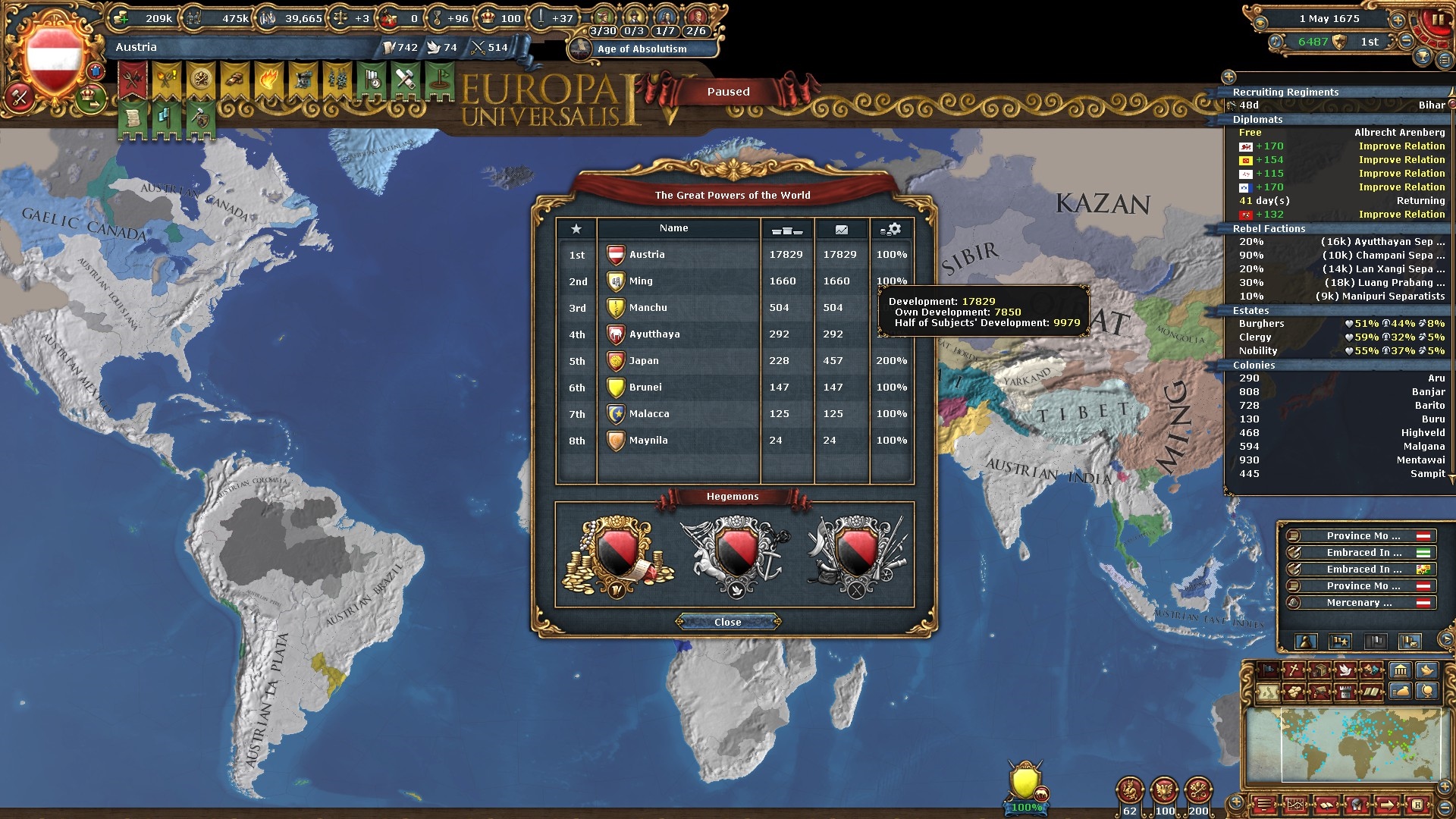The width and height of the screenshot is (1456, 819).
Task: Select Ayutthaya row in Great Powers list
Action: coord(654,334)
